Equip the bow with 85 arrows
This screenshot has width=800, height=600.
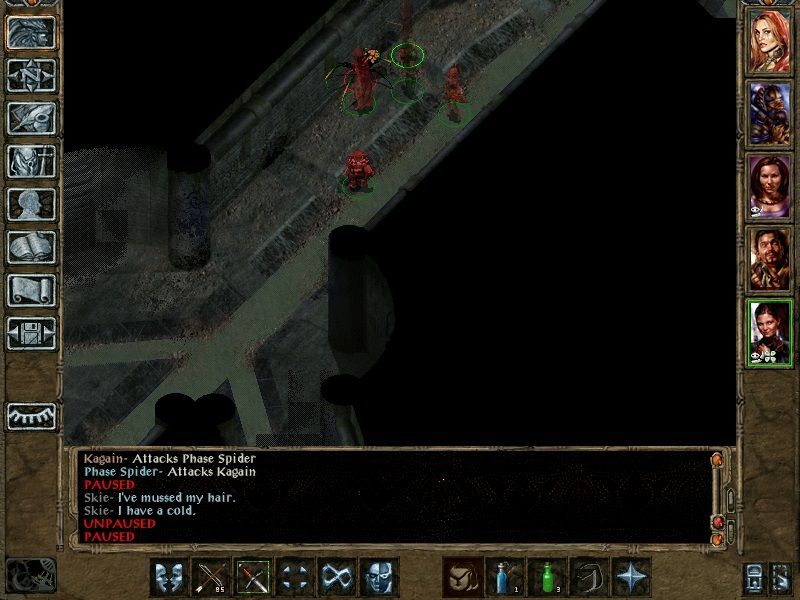[x=212, y=577]
